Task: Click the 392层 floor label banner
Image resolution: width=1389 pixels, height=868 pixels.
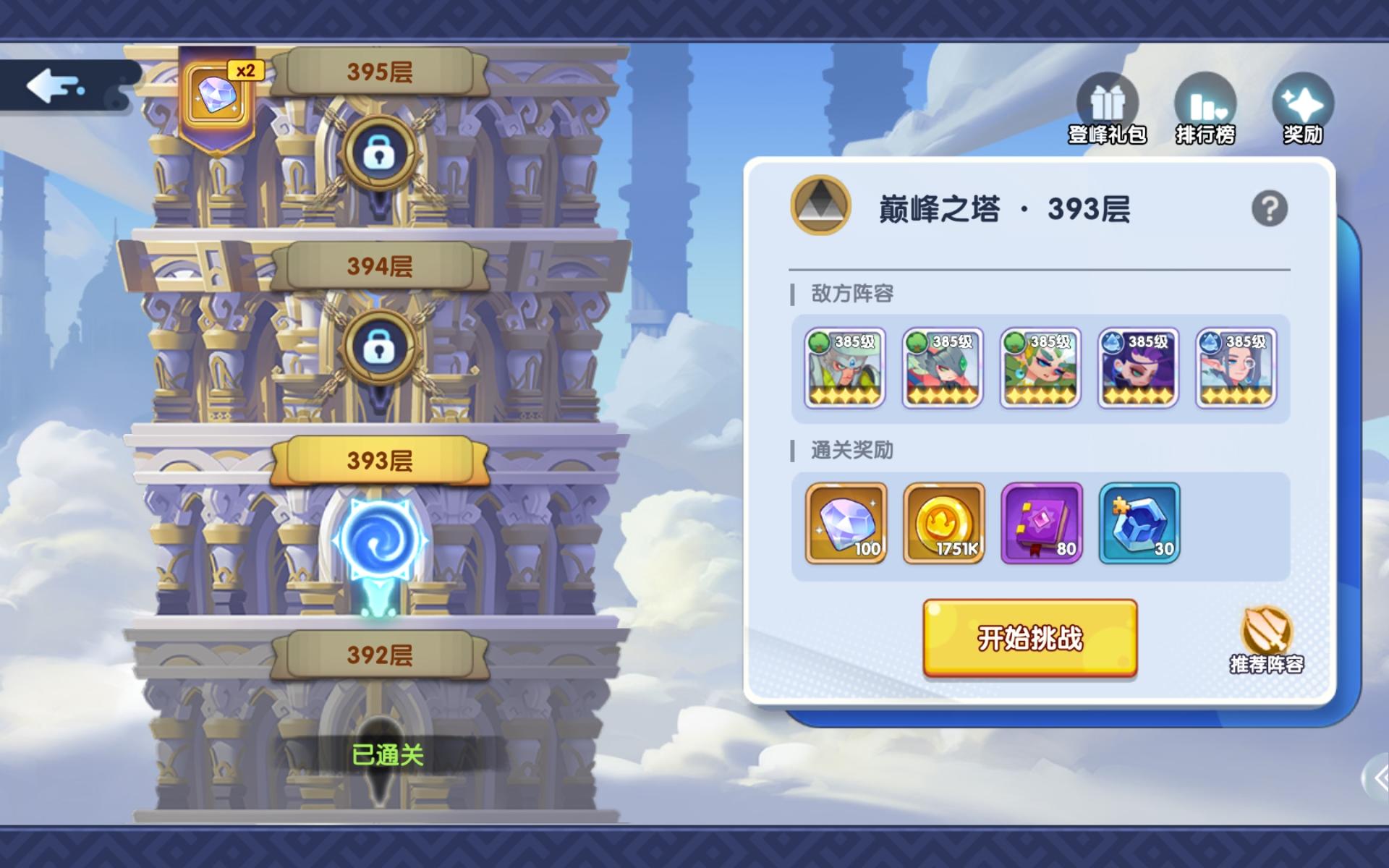Action: pyautogui.click(x=380, y=655)
